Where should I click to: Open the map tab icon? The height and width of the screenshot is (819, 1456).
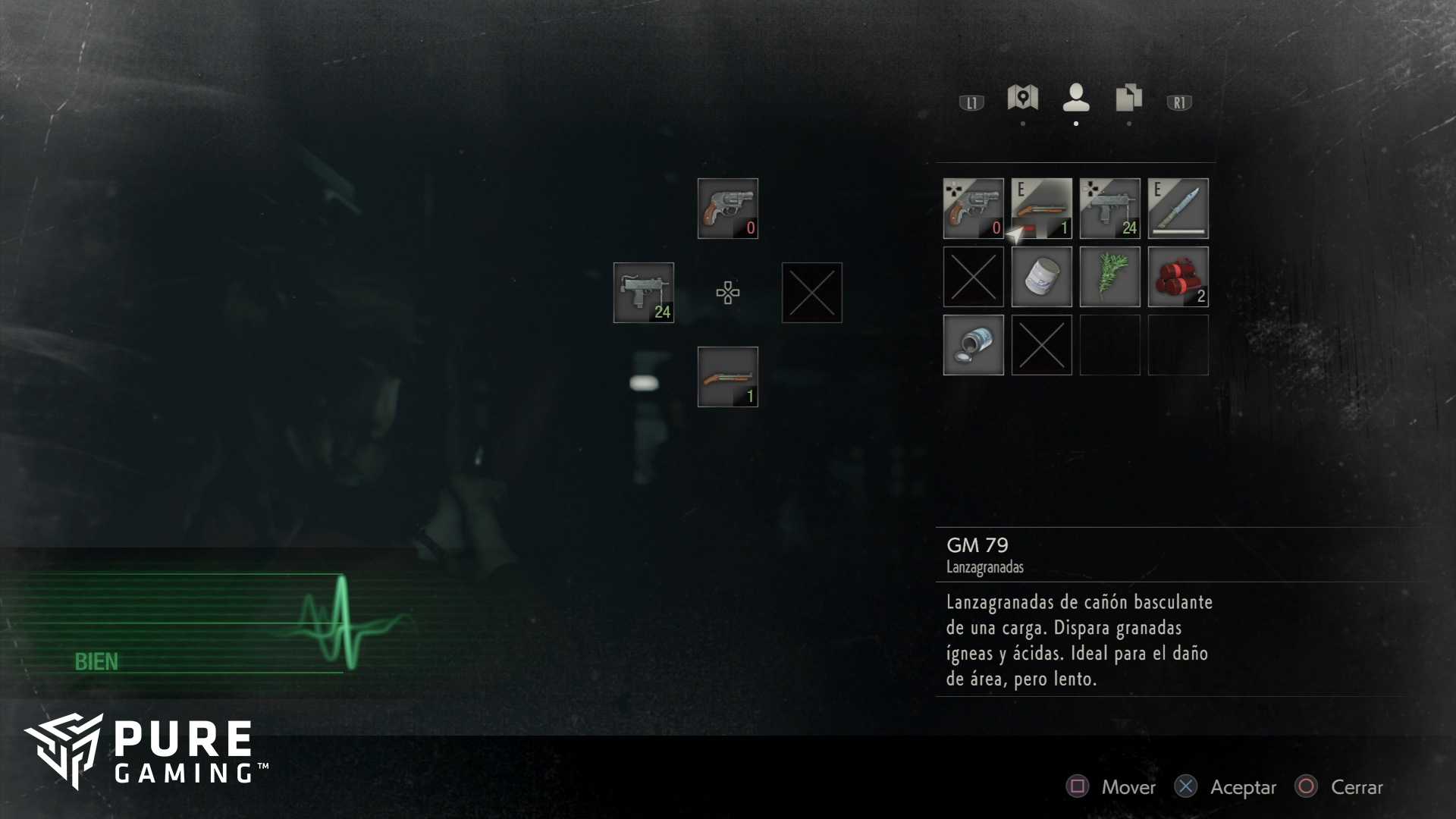coord(1022,98)
